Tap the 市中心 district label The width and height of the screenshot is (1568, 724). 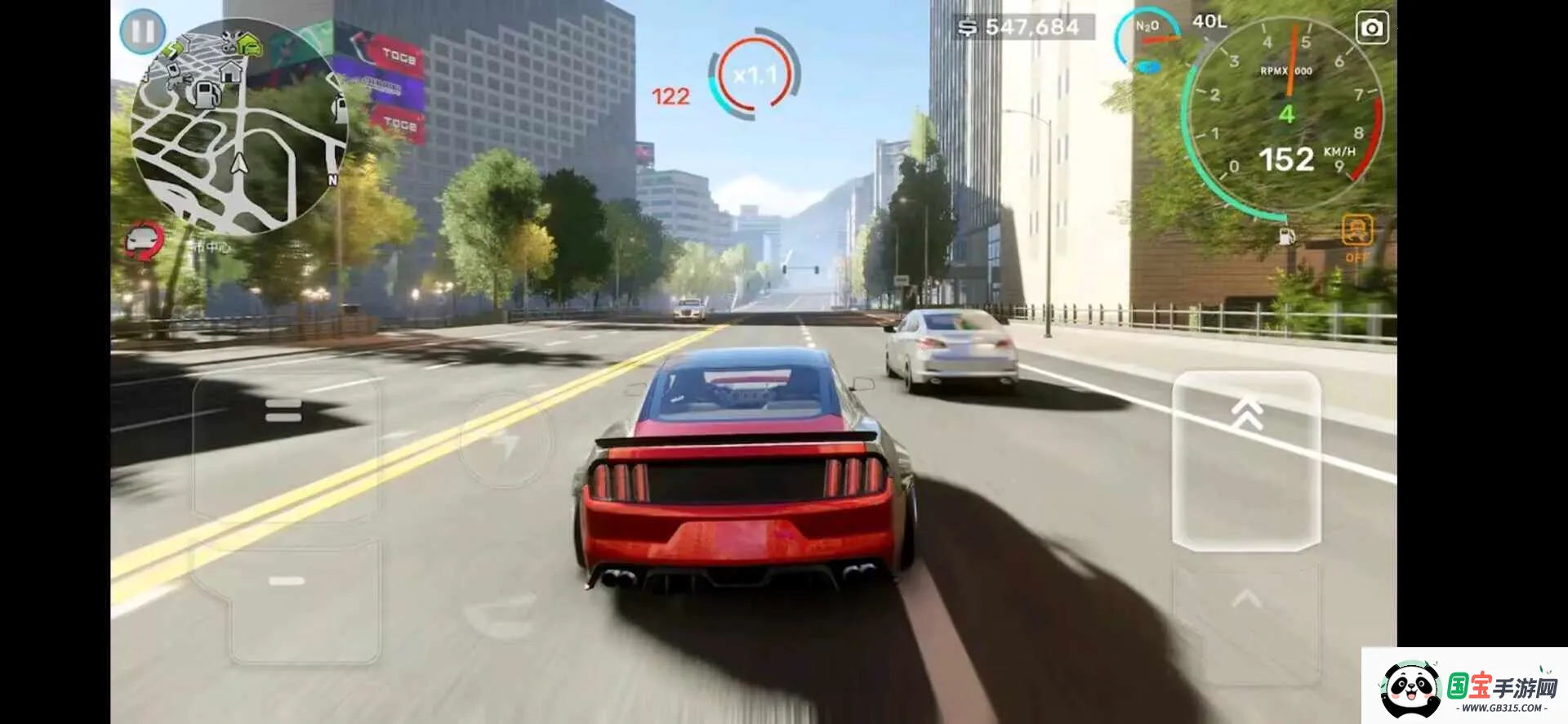pos(208,244)
